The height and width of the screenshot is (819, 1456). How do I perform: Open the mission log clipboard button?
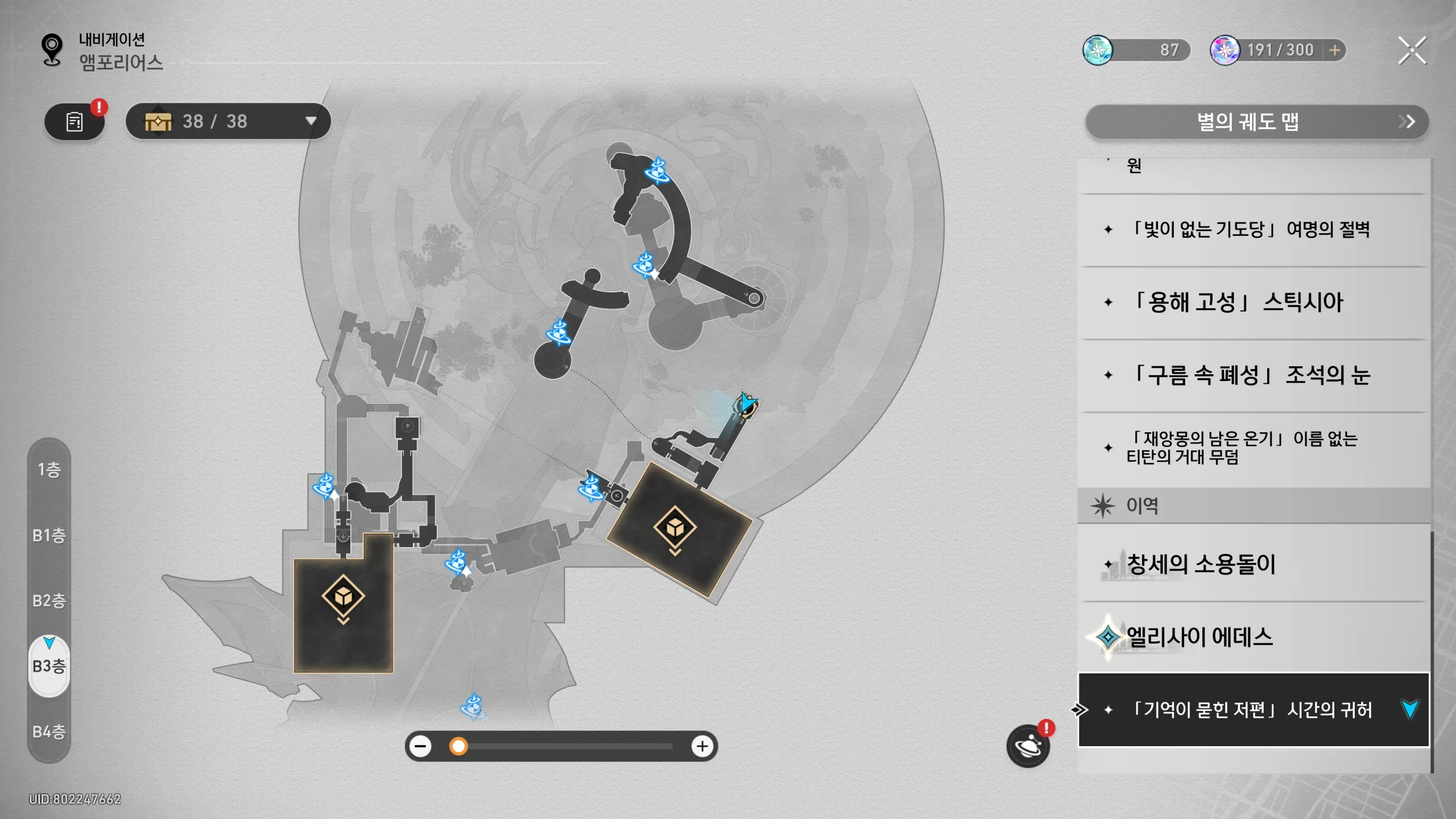point(75,122)
